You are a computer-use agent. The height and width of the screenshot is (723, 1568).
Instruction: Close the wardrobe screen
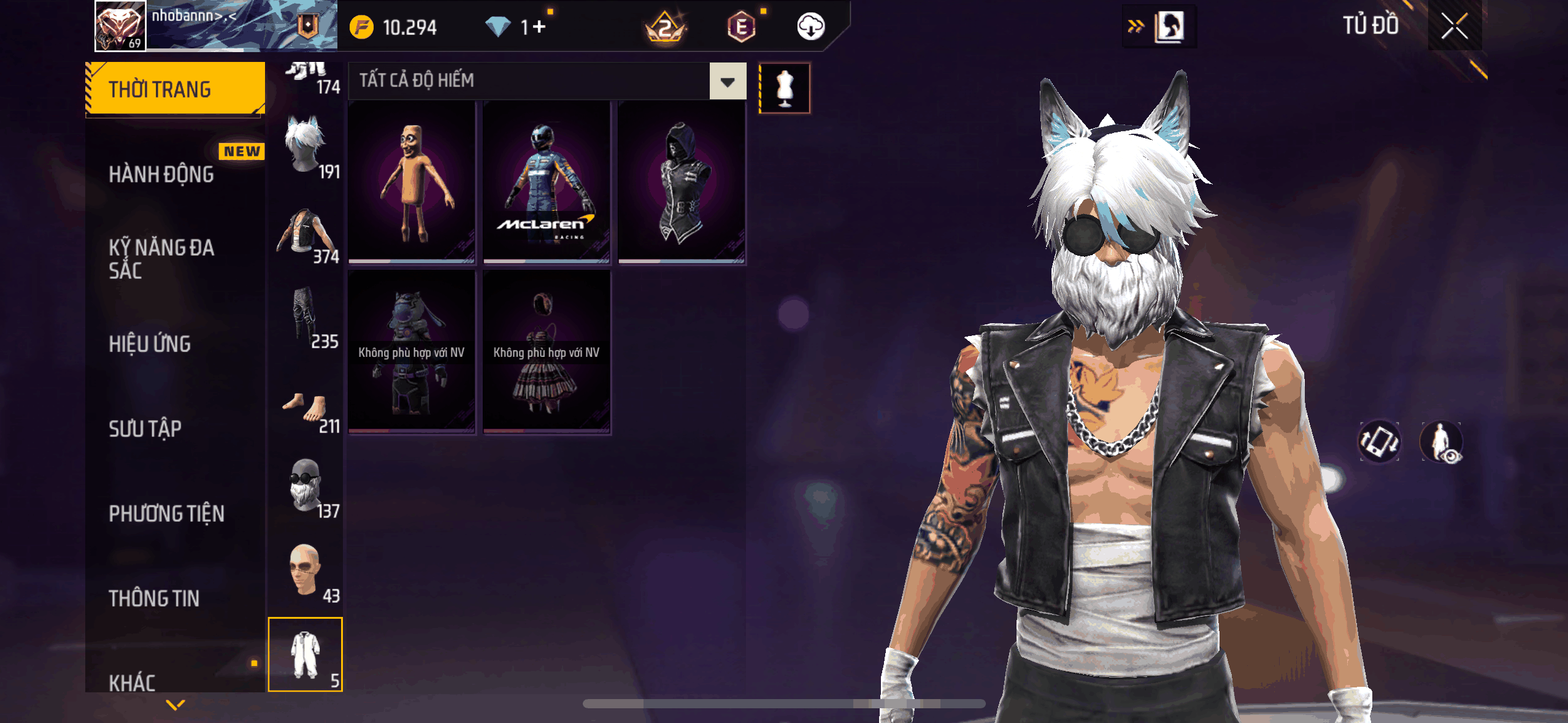click(x=1454, y=26)
